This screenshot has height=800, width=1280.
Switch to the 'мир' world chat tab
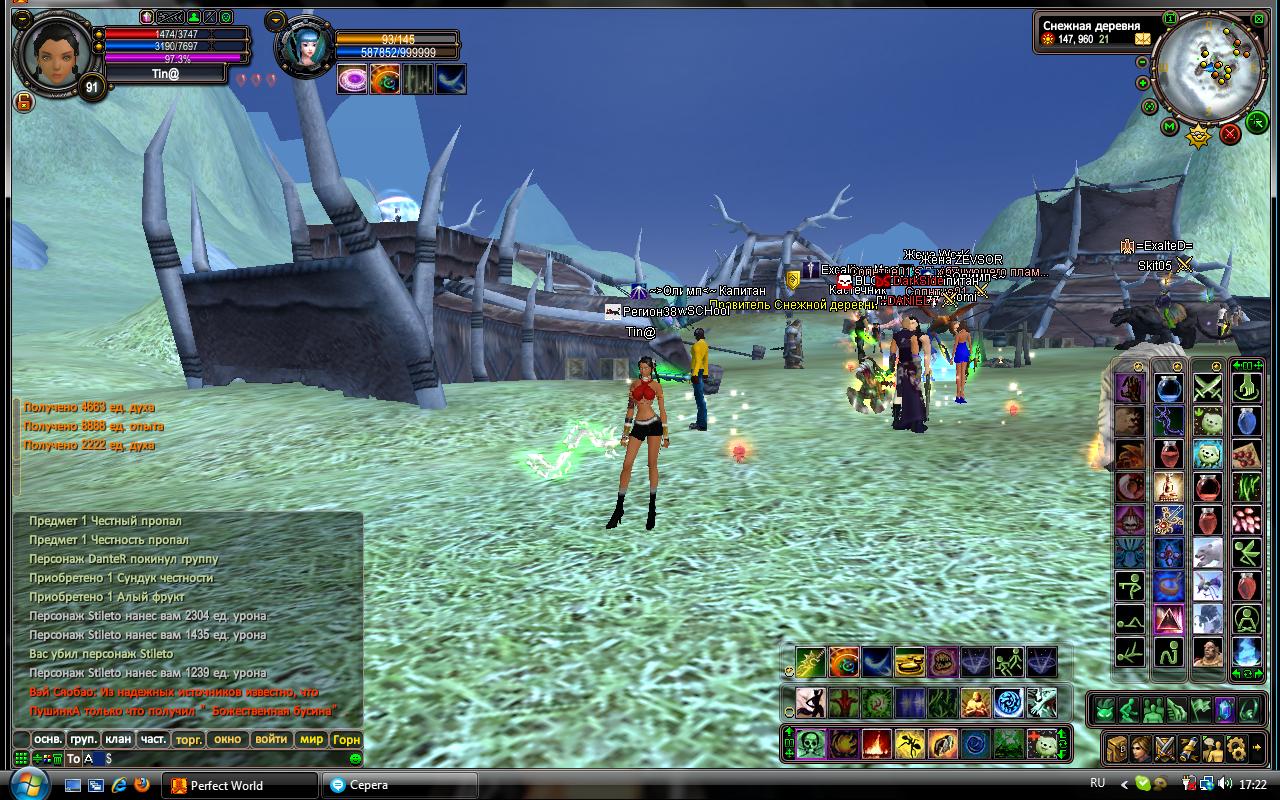(x=311, y=739)
